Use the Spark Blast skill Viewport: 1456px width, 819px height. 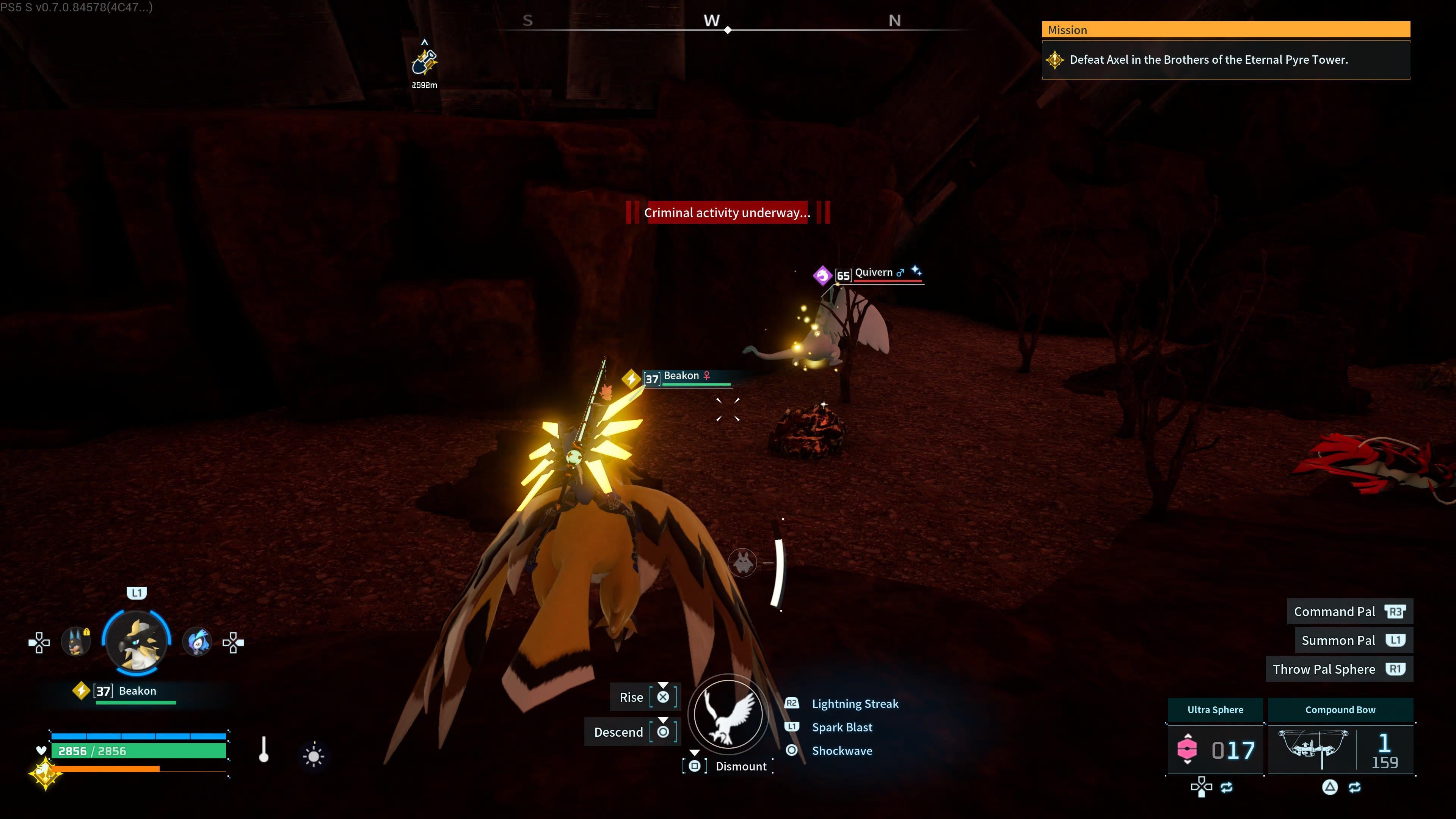[x=842, y=728]
